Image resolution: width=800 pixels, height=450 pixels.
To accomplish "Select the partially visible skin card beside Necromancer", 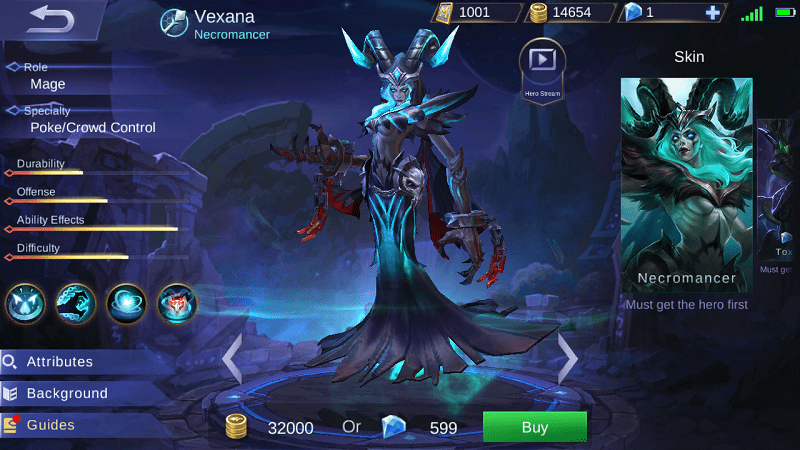I will click(x=779, y=195).
